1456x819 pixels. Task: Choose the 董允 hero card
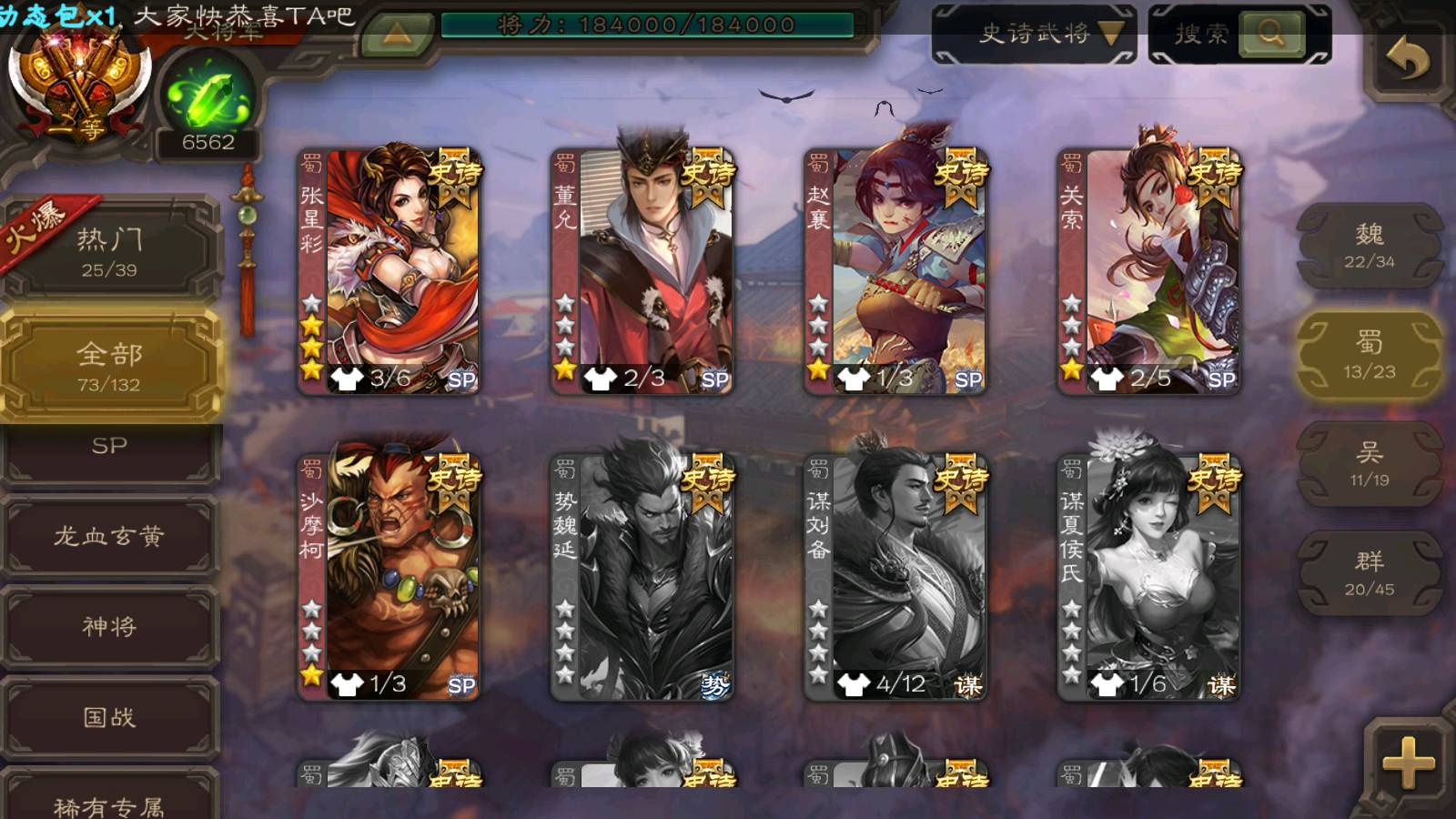pos(642,271)
